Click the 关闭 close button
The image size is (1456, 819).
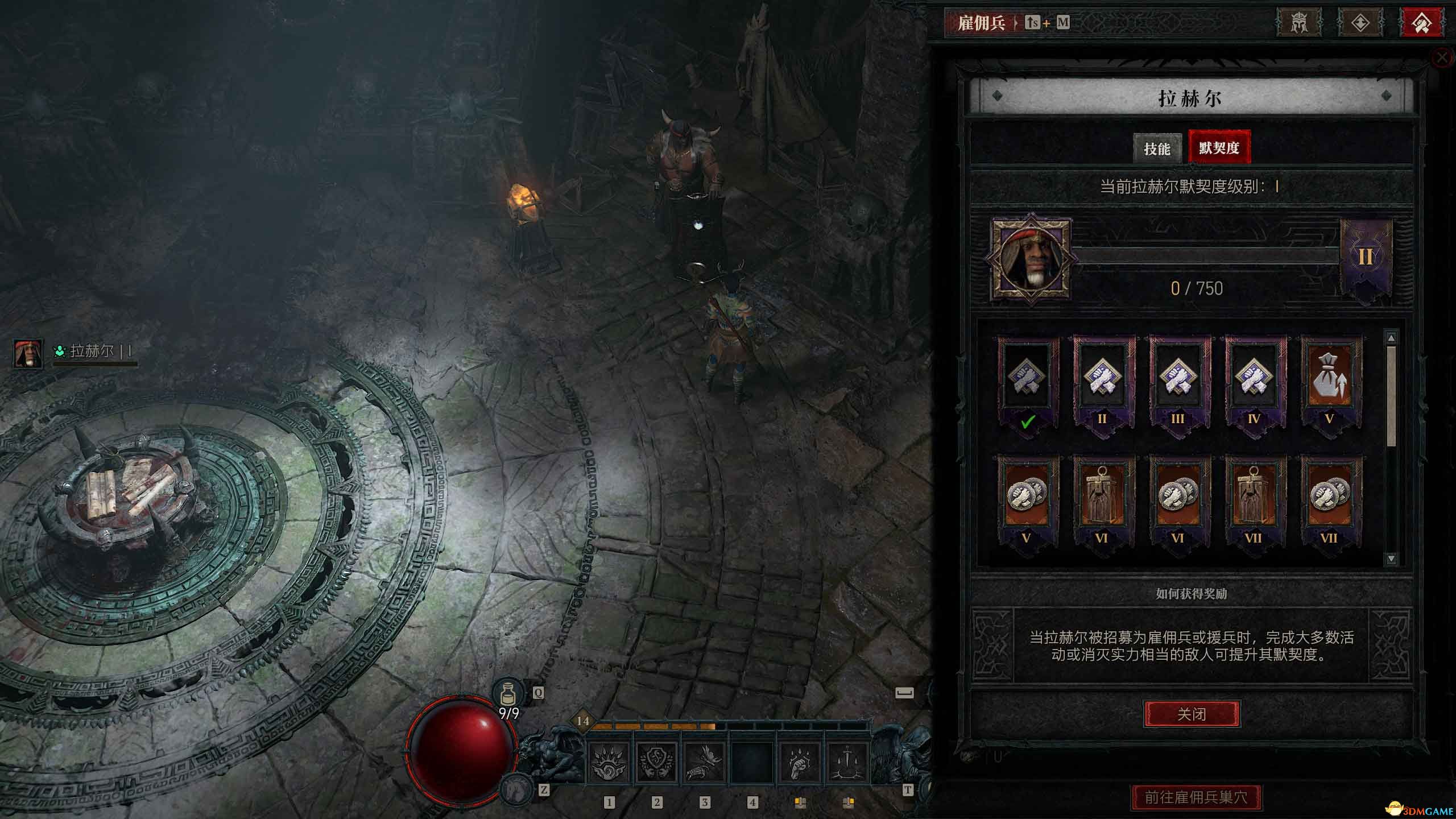pyautogui.click(x=1192, y=714)
